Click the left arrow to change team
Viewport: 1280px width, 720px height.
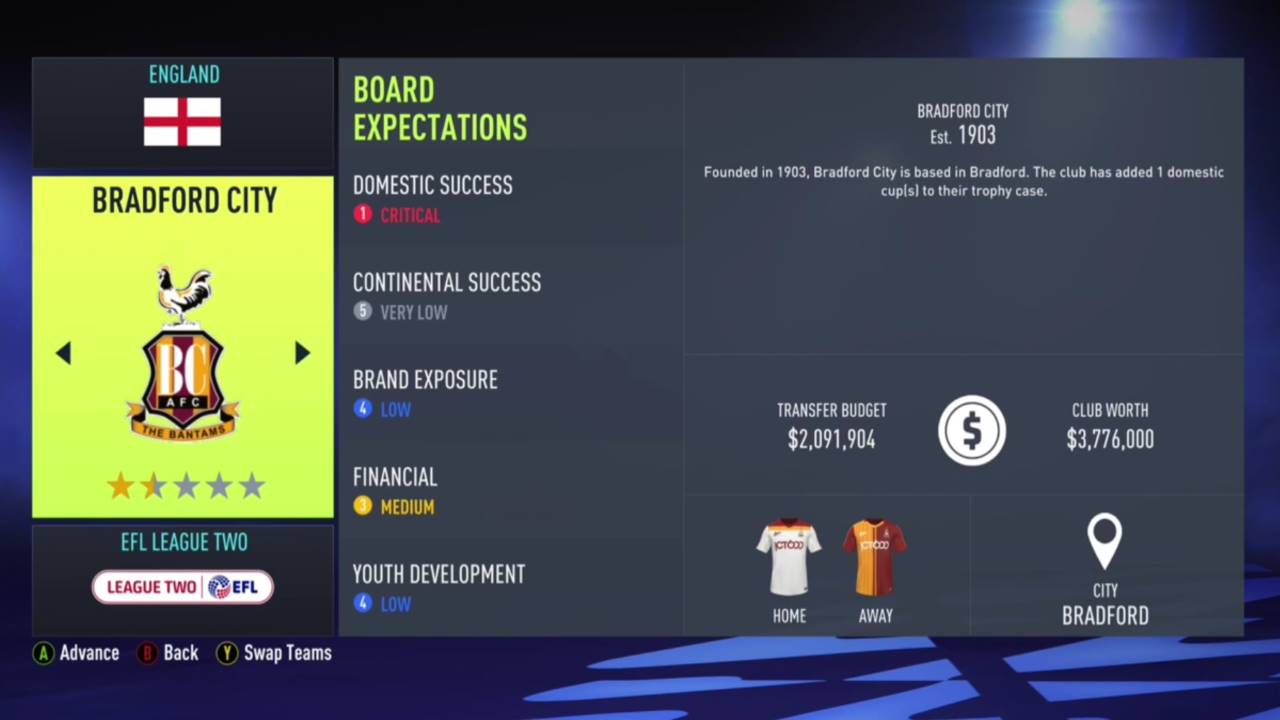pos(63,353)
